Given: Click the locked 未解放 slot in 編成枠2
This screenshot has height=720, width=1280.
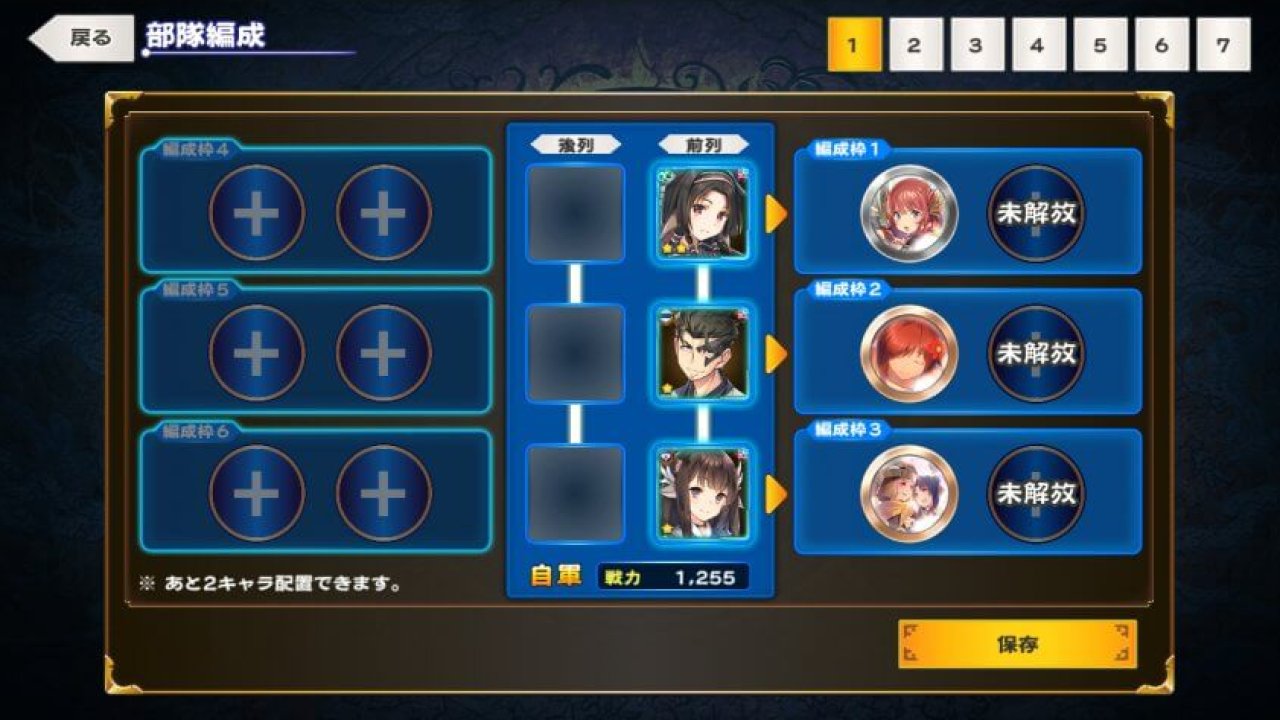Looking at the screenshot, I should [x=1036, y=353].
